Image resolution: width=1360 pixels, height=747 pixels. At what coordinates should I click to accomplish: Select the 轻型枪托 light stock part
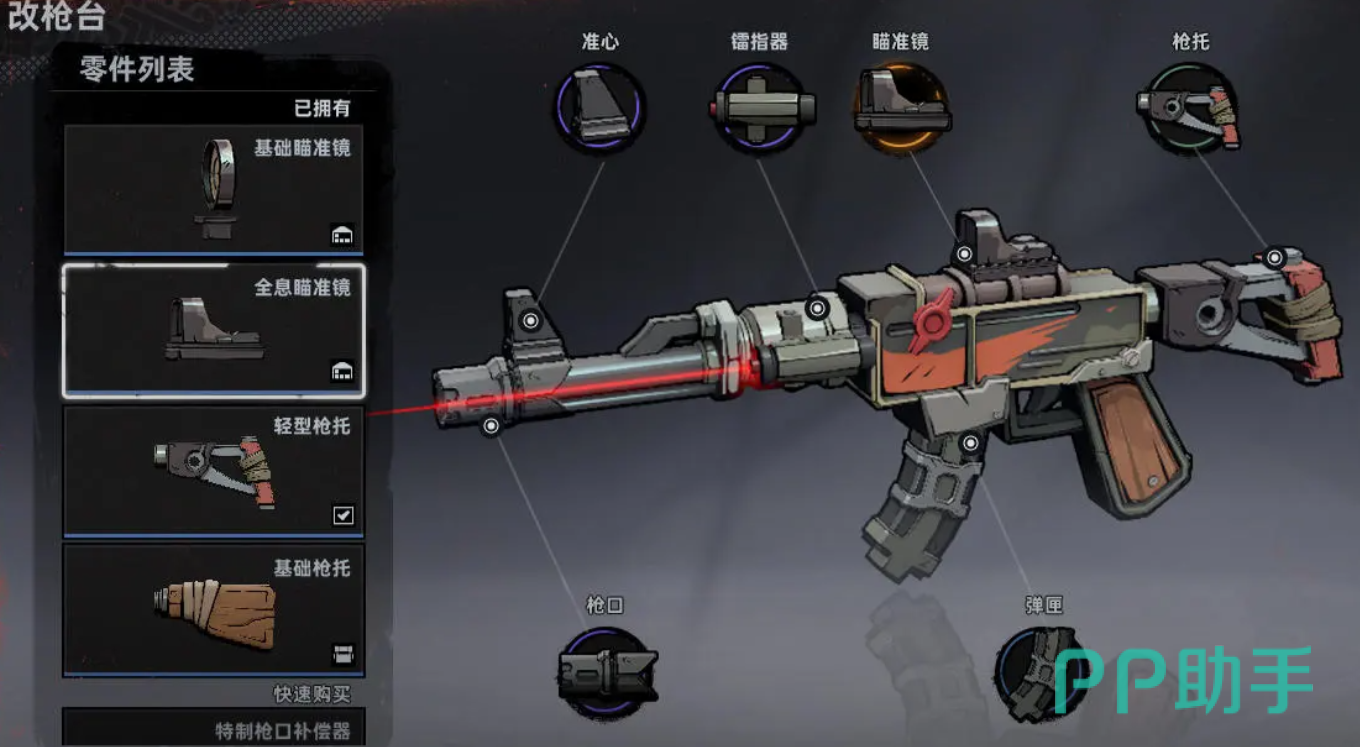click(x=214, y=470)
